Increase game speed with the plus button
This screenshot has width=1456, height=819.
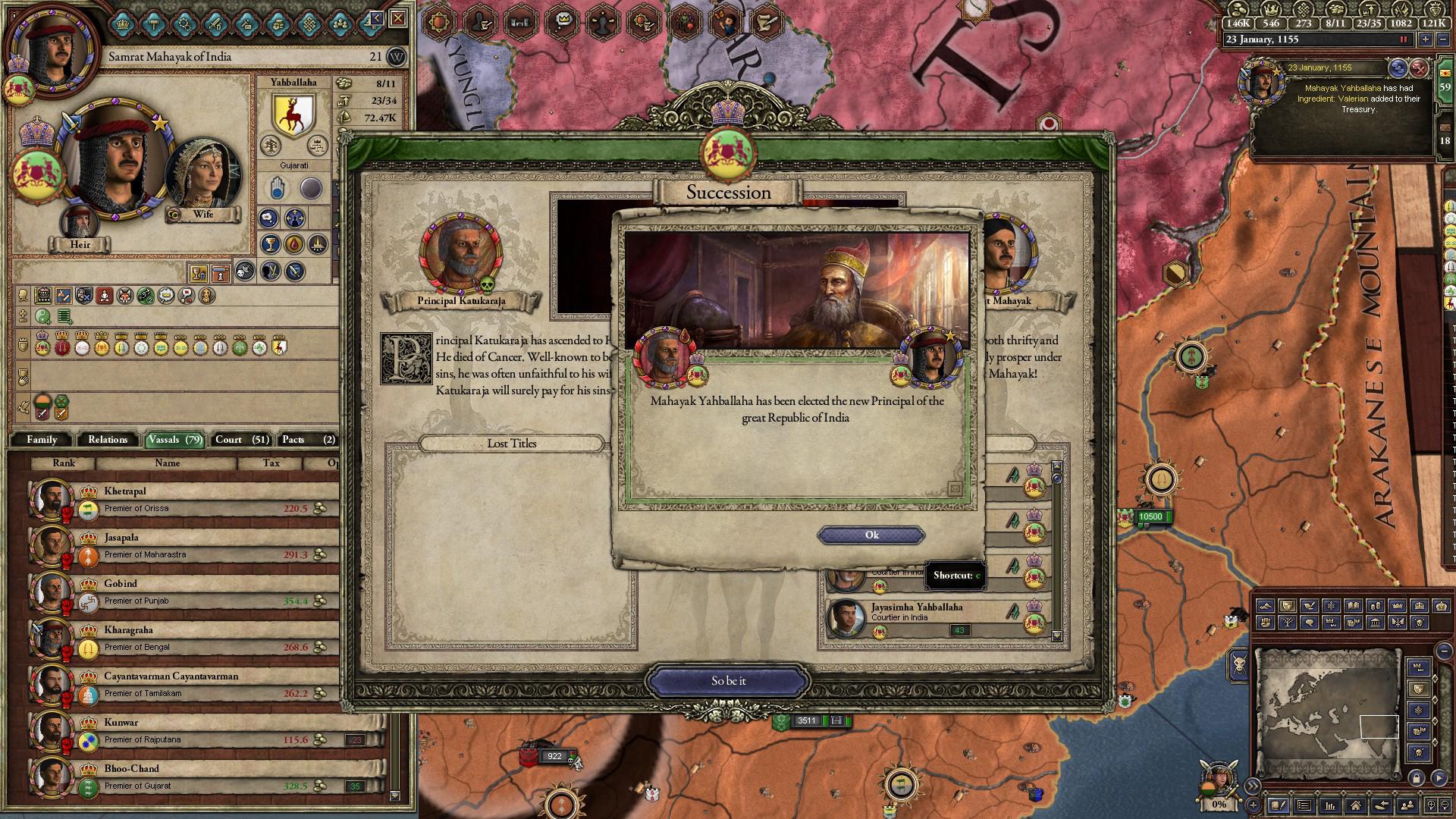coord(1426,39)
